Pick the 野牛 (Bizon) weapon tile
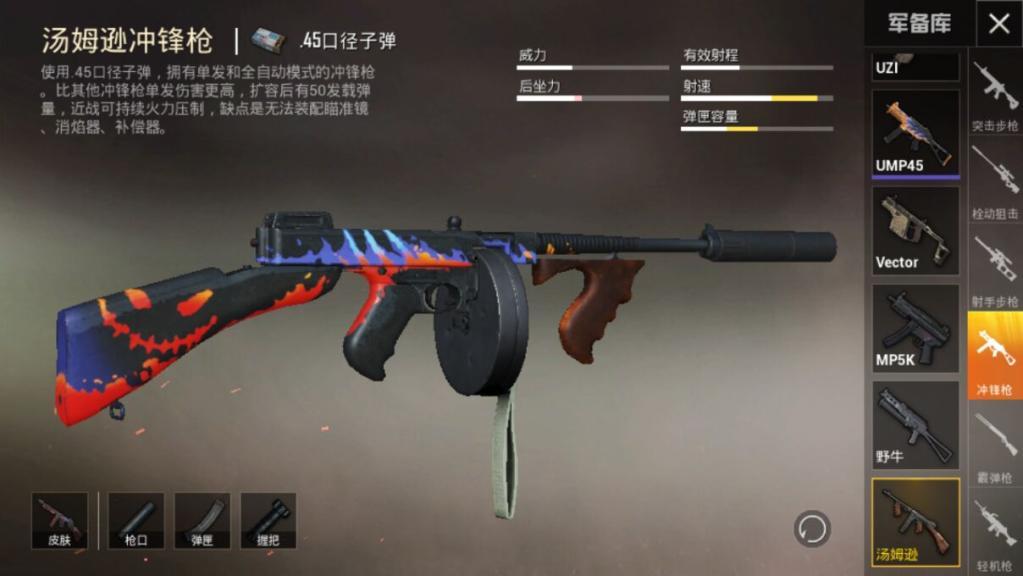The image size is (1023, 576). 915,425
